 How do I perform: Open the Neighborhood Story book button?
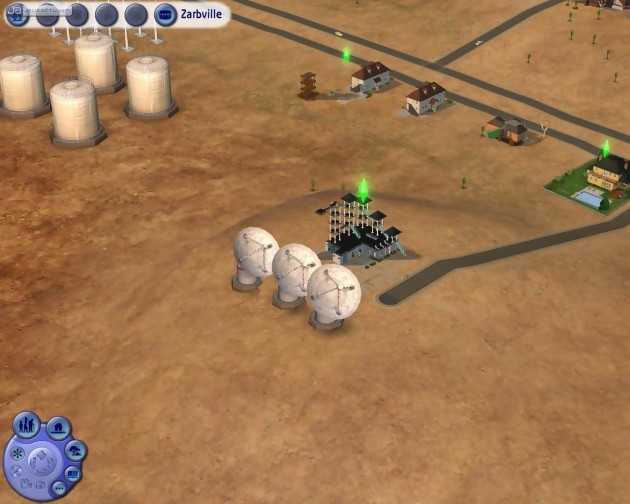click(74, 473)
